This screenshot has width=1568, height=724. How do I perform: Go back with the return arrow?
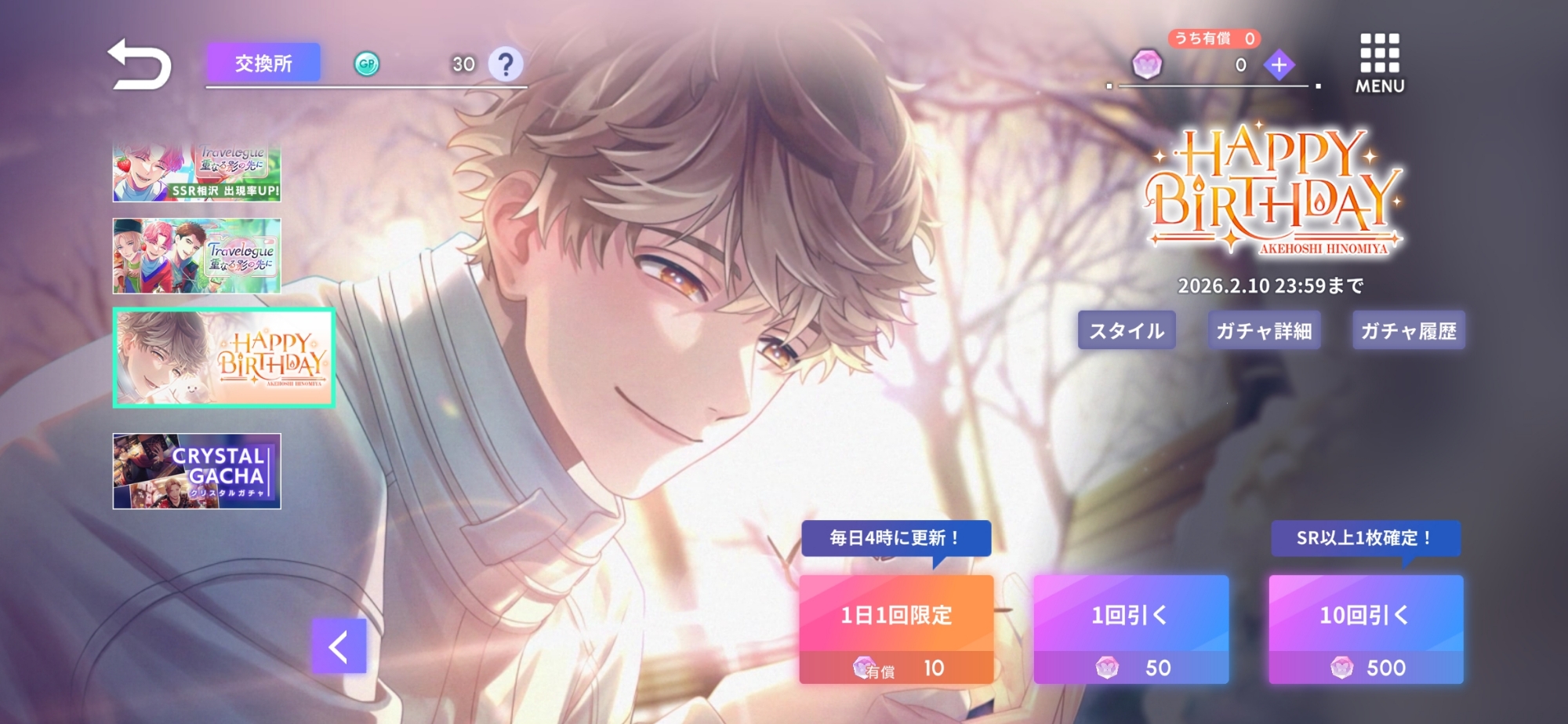(x=140, y=64)
